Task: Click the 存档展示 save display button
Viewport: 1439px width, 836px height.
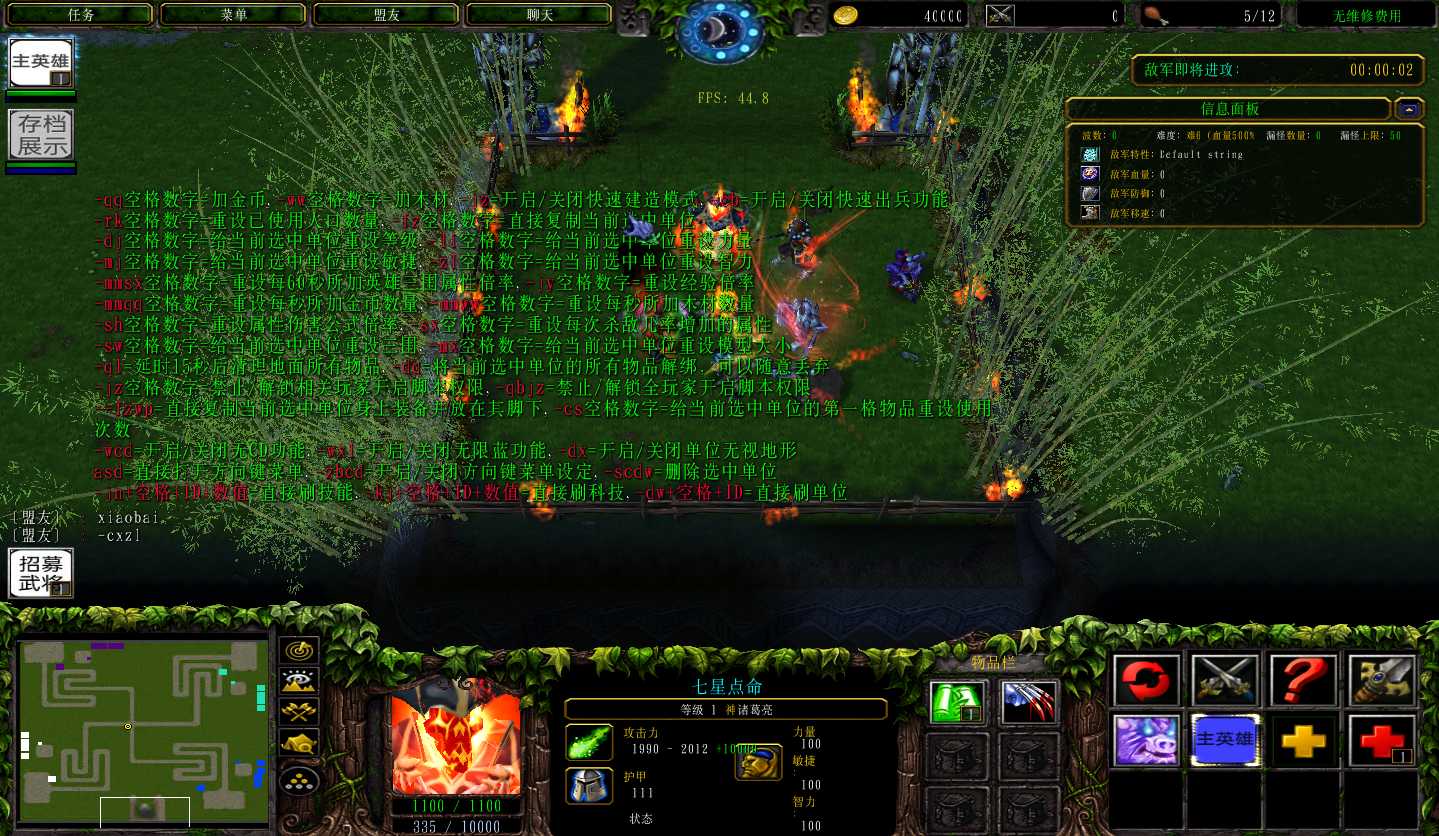Action: coord(41,136)
